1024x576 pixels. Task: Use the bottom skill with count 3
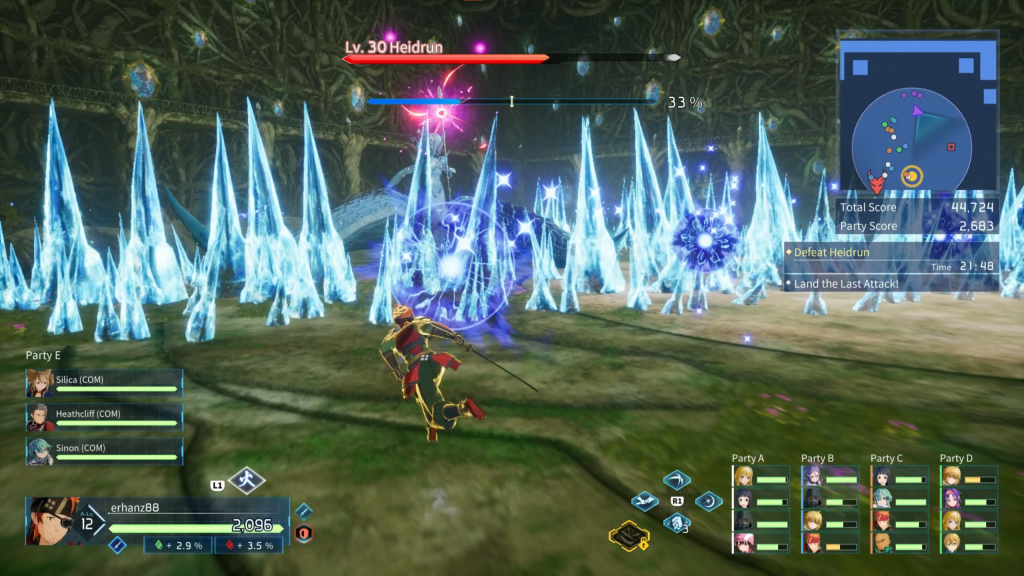pos(677,522)
